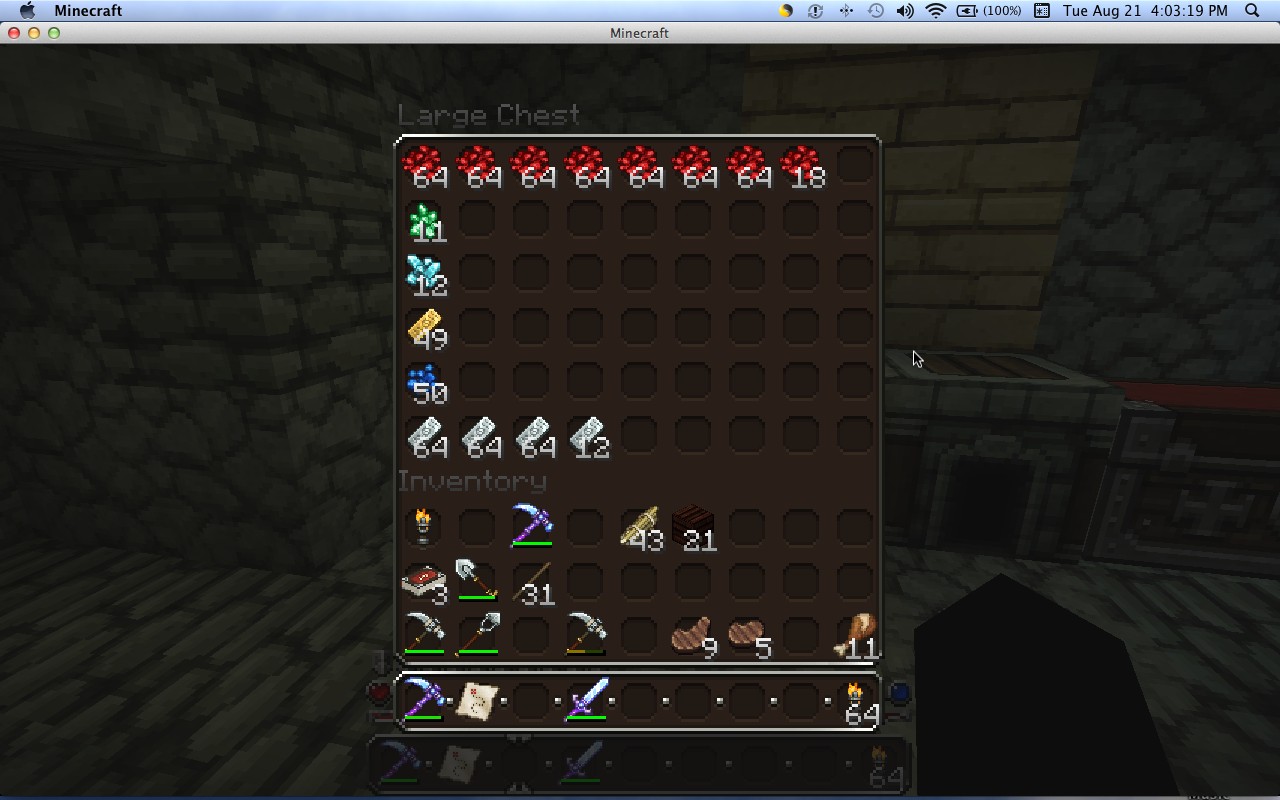Screen dimensions: 1280x800
Task: Select the emerald stack of 11
Action: click(x=424, y=220)
